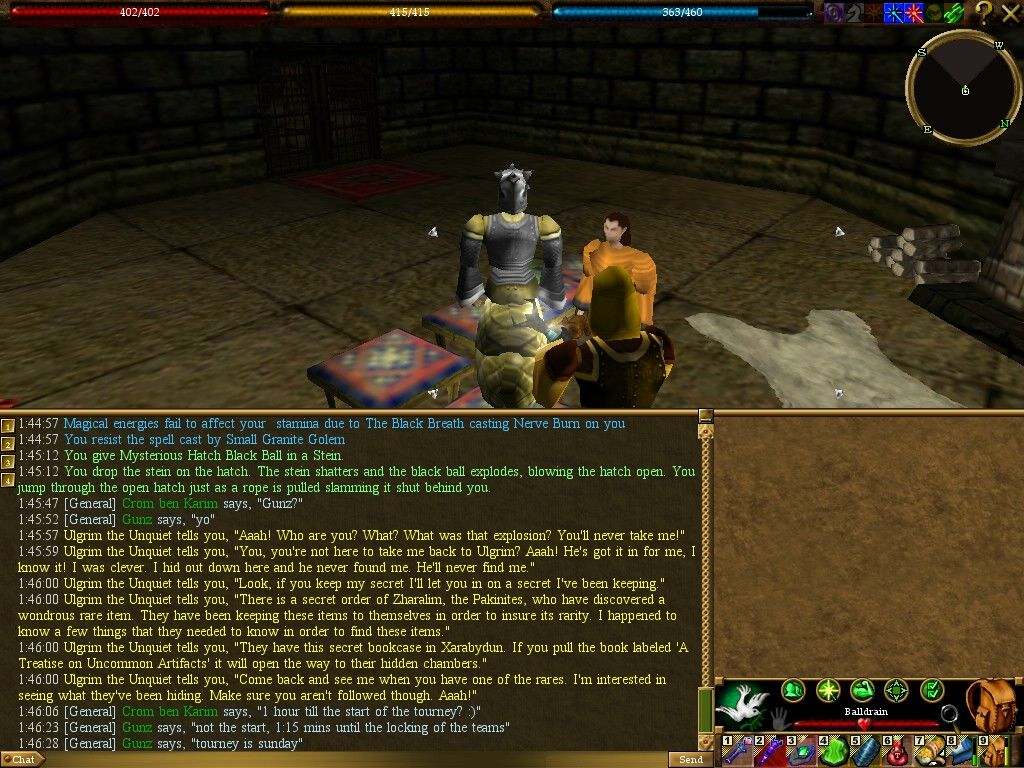1024x768 pixels.
Task: Switch to chat window tab 2
Action: [x=8, y=445]
